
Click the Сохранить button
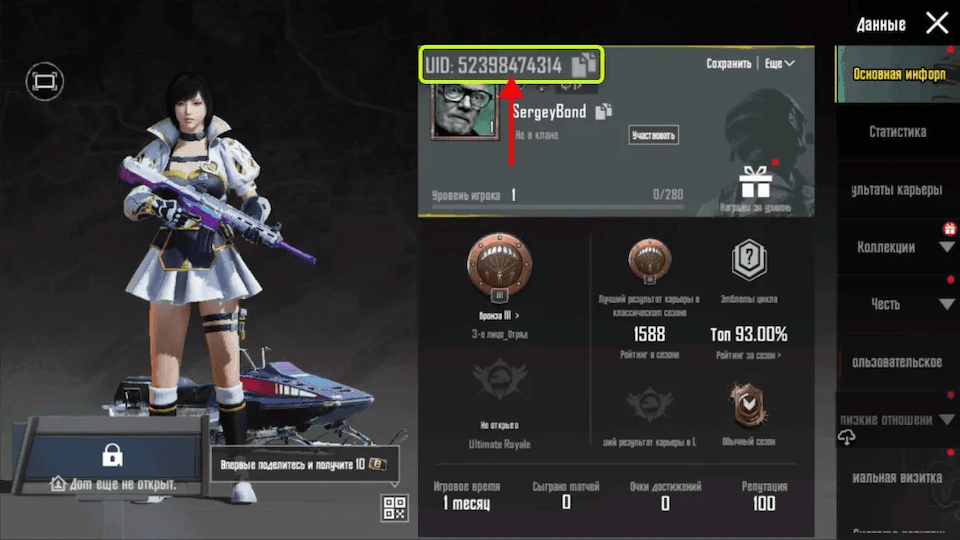[728, 64]
